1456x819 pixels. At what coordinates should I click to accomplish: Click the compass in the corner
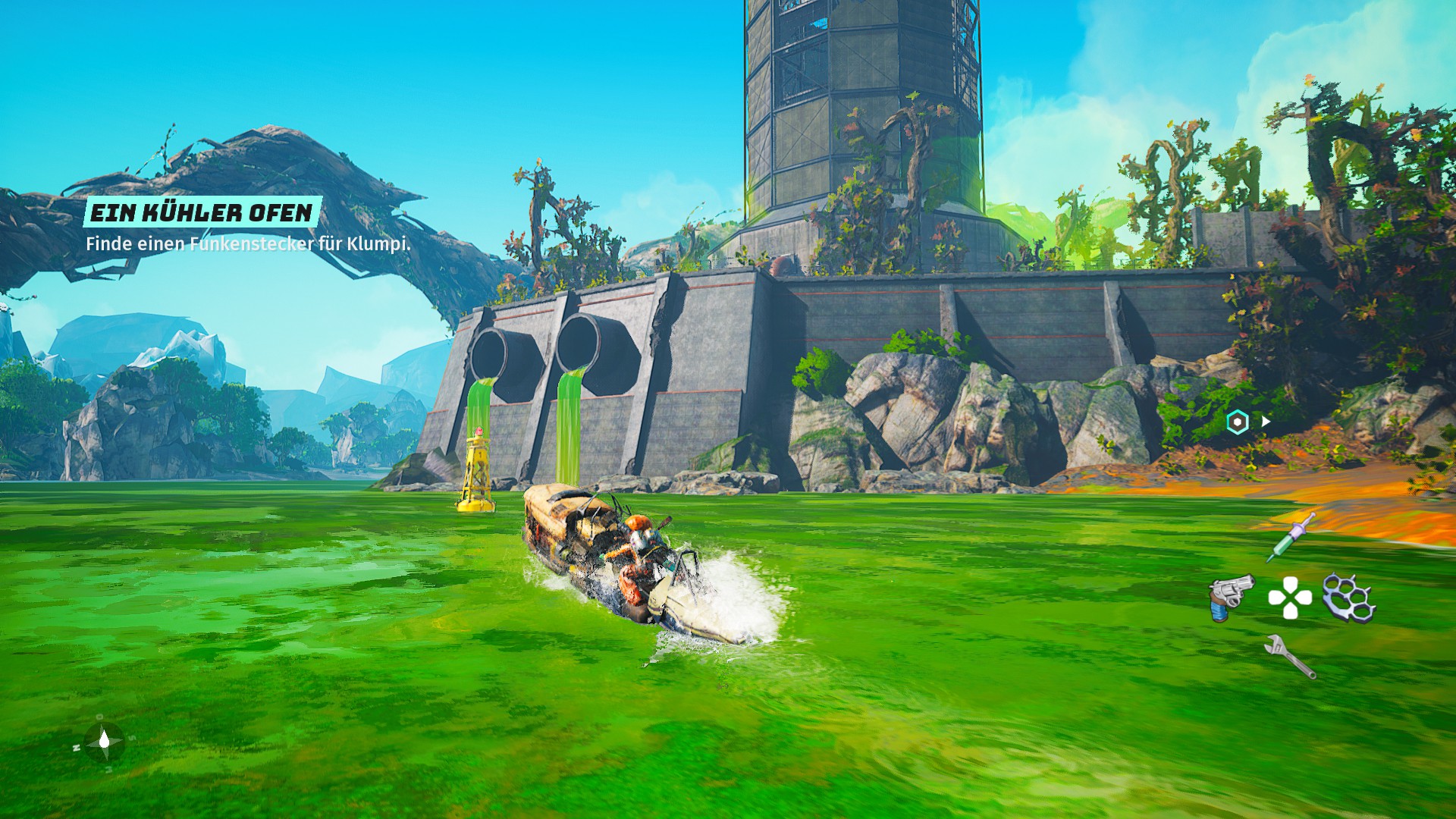105,741
